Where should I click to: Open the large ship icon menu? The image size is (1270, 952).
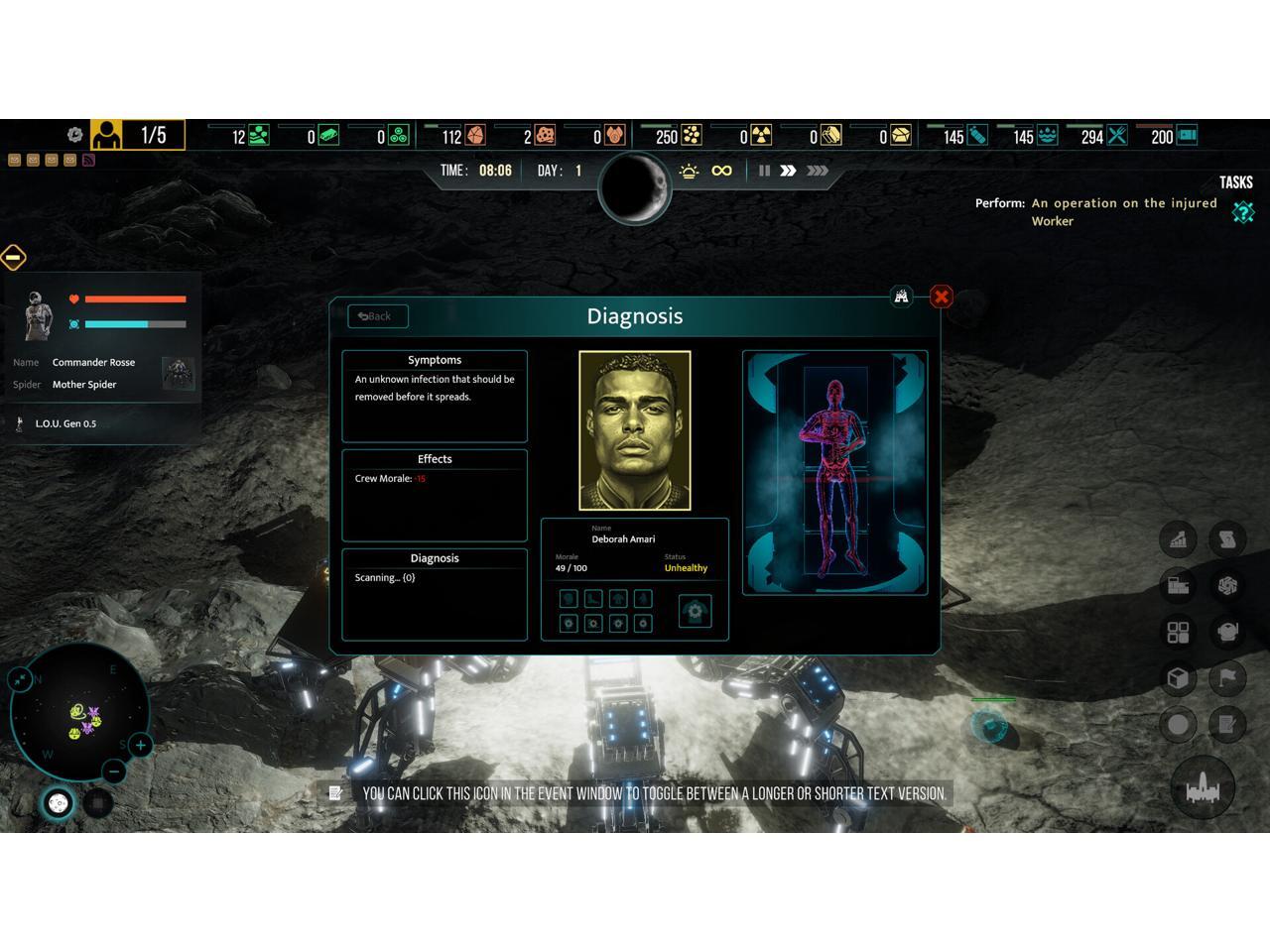click(1203, 788)
